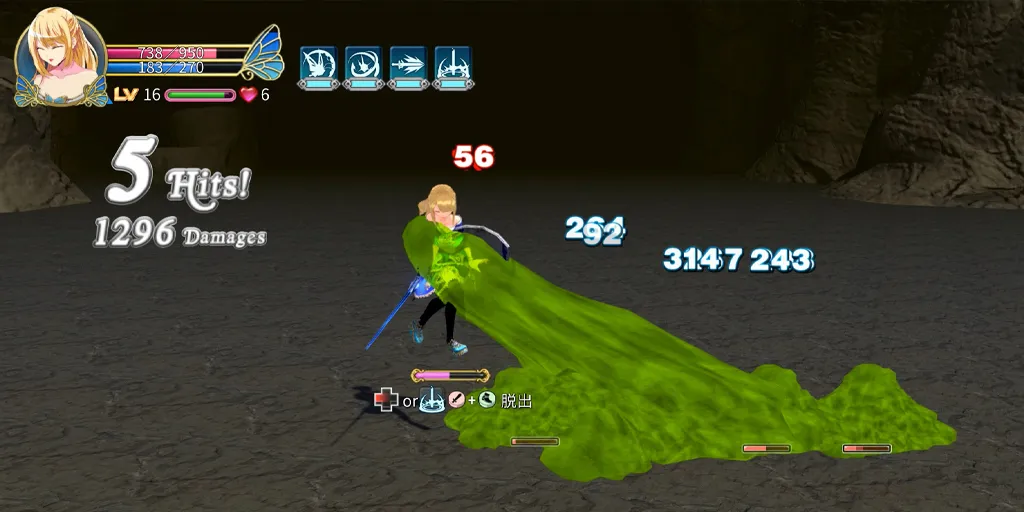Use the crescent swirl strike skill
1024x512 pixels.
point(363,63)
